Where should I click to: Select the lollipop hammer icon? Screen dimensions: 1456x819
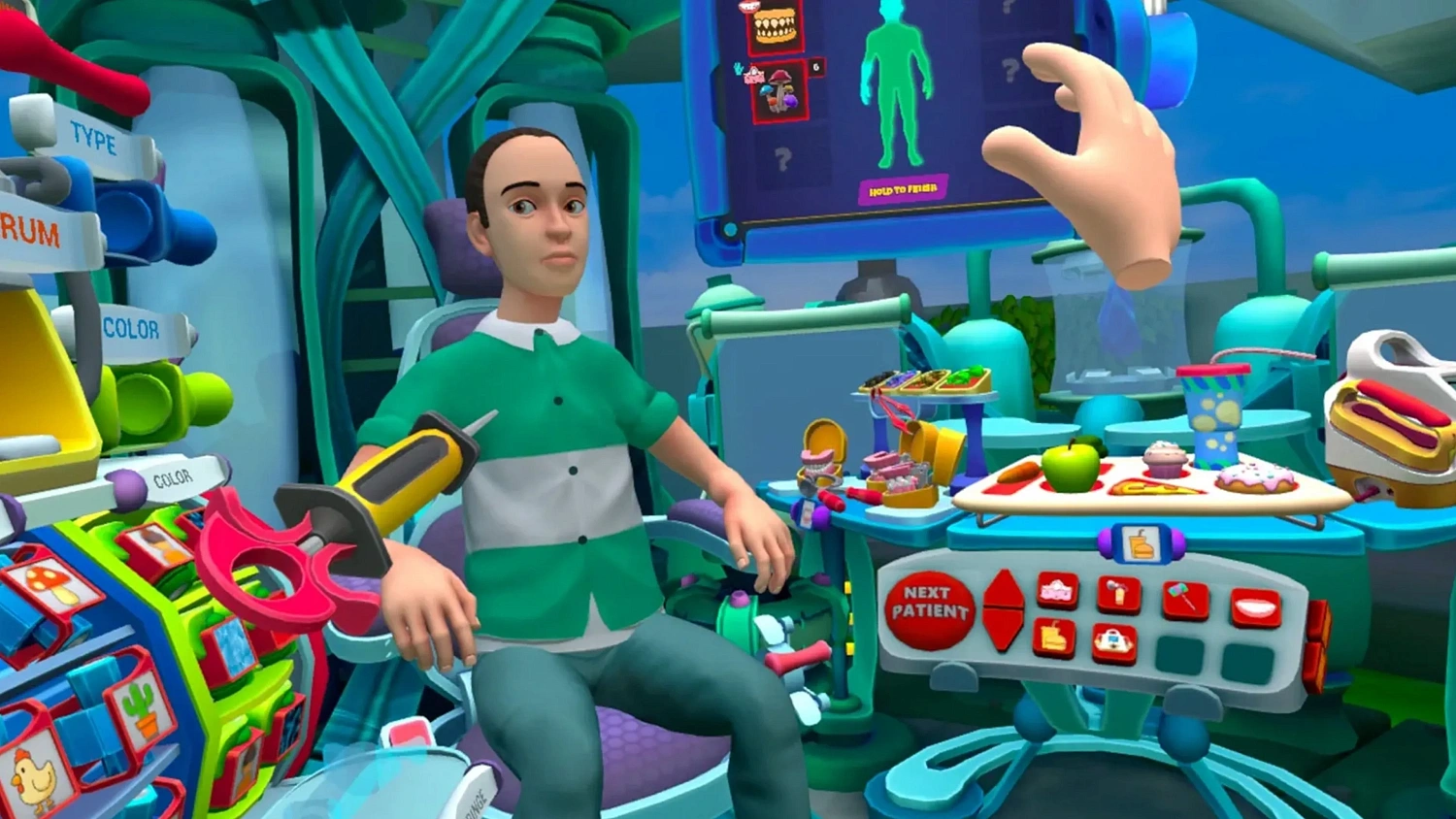point(1186,599)
